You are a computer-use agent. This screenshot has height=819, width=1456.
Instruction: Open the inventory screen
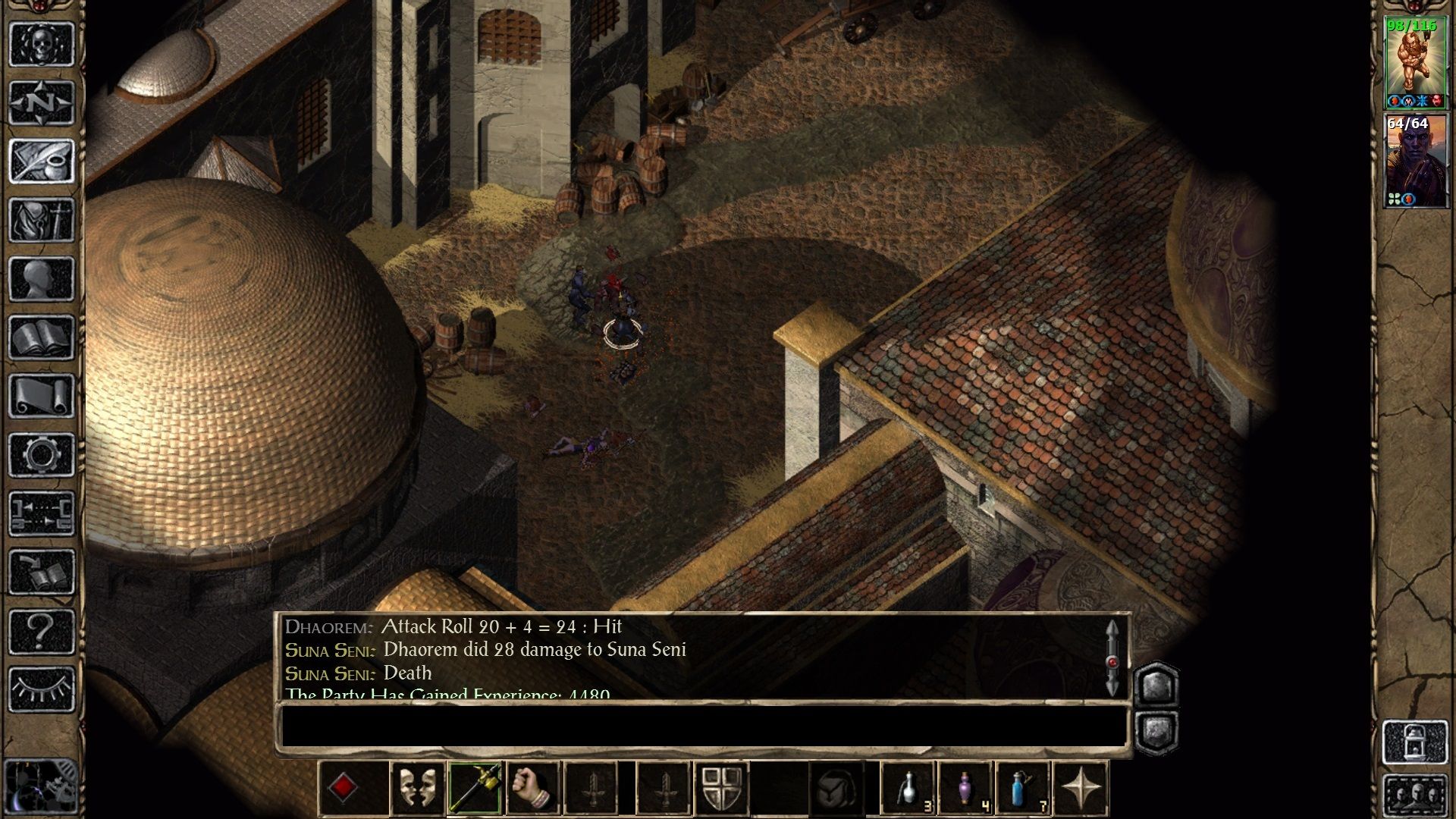coord(42,220)
